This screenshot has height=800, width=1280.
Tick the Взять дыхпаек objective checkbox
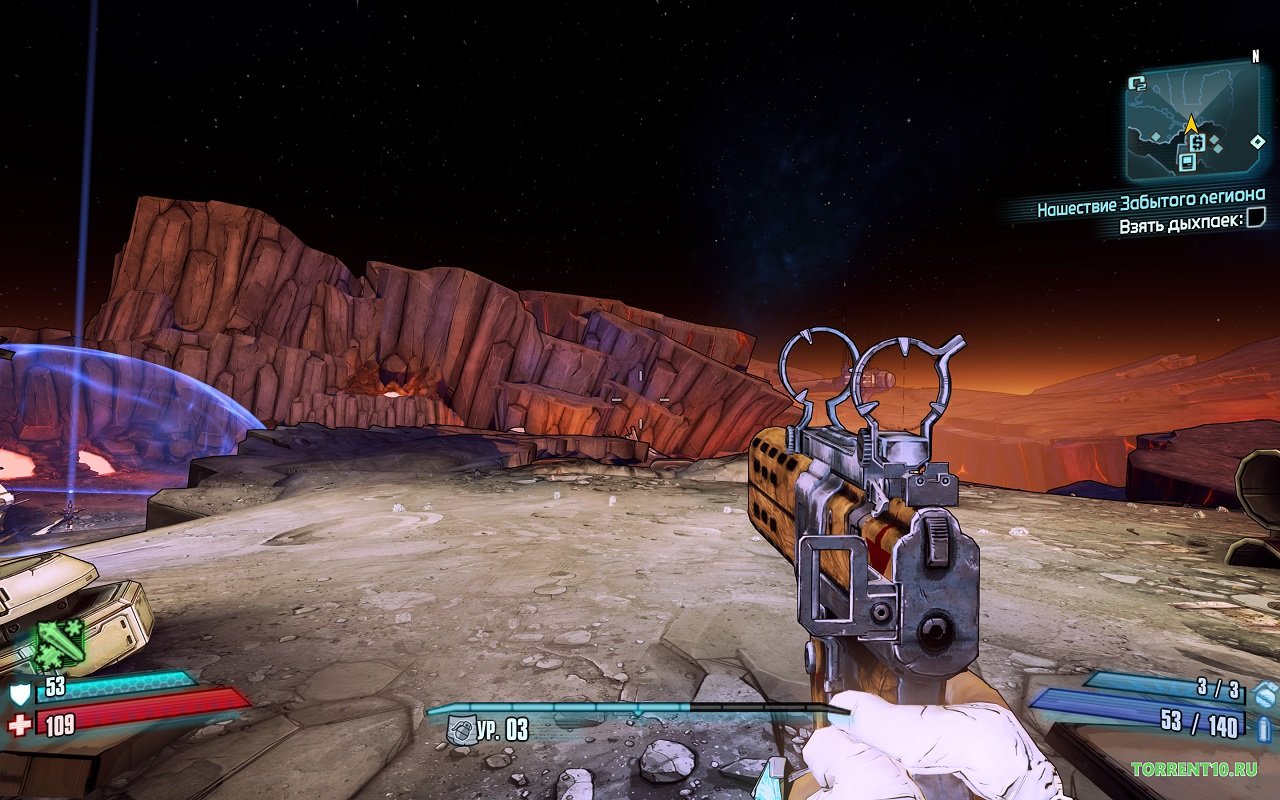point(1256,218)
